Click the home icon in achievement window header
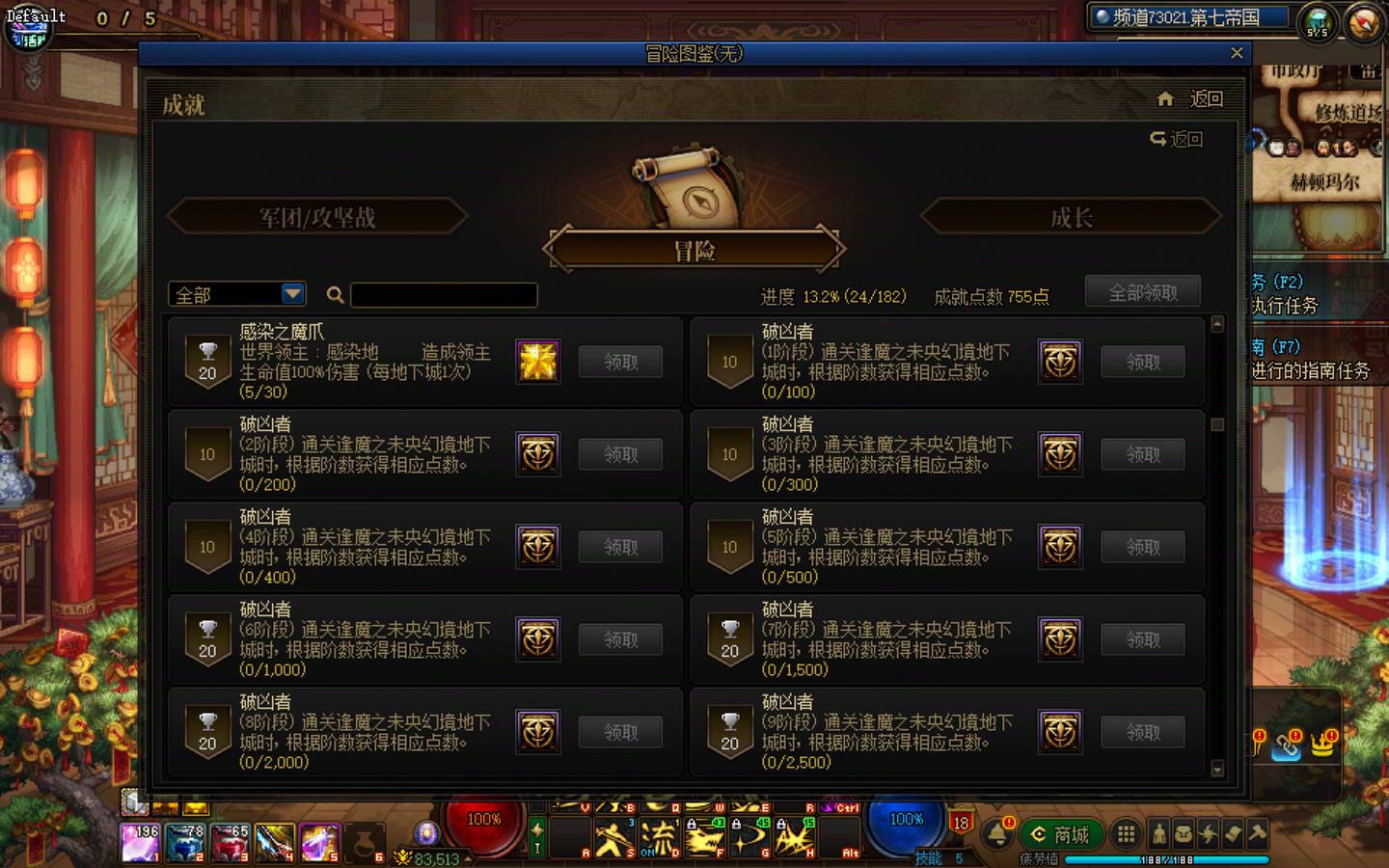 pyautogui.click(x=1164, y=98)
